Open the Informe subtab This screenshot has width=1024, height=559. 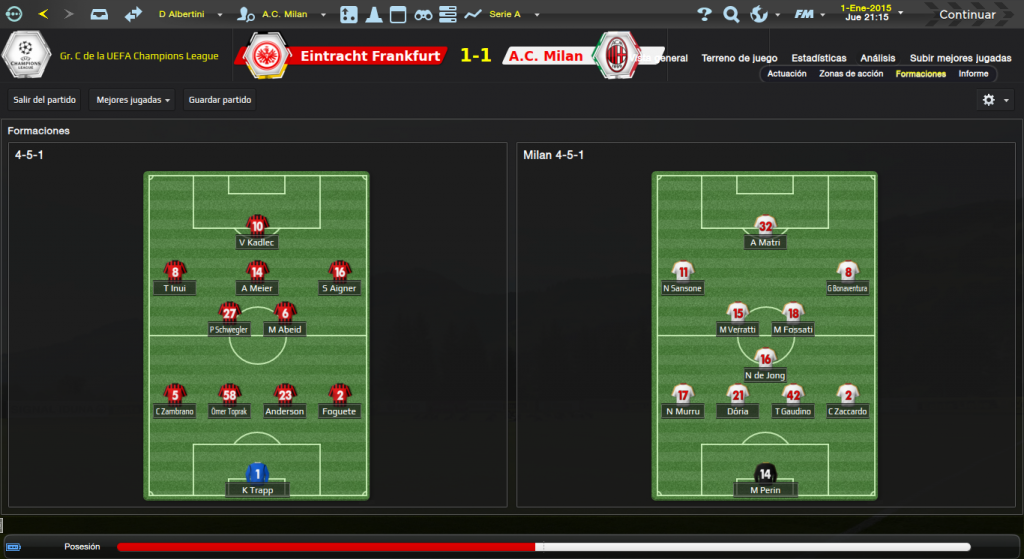tap(973, 74)
